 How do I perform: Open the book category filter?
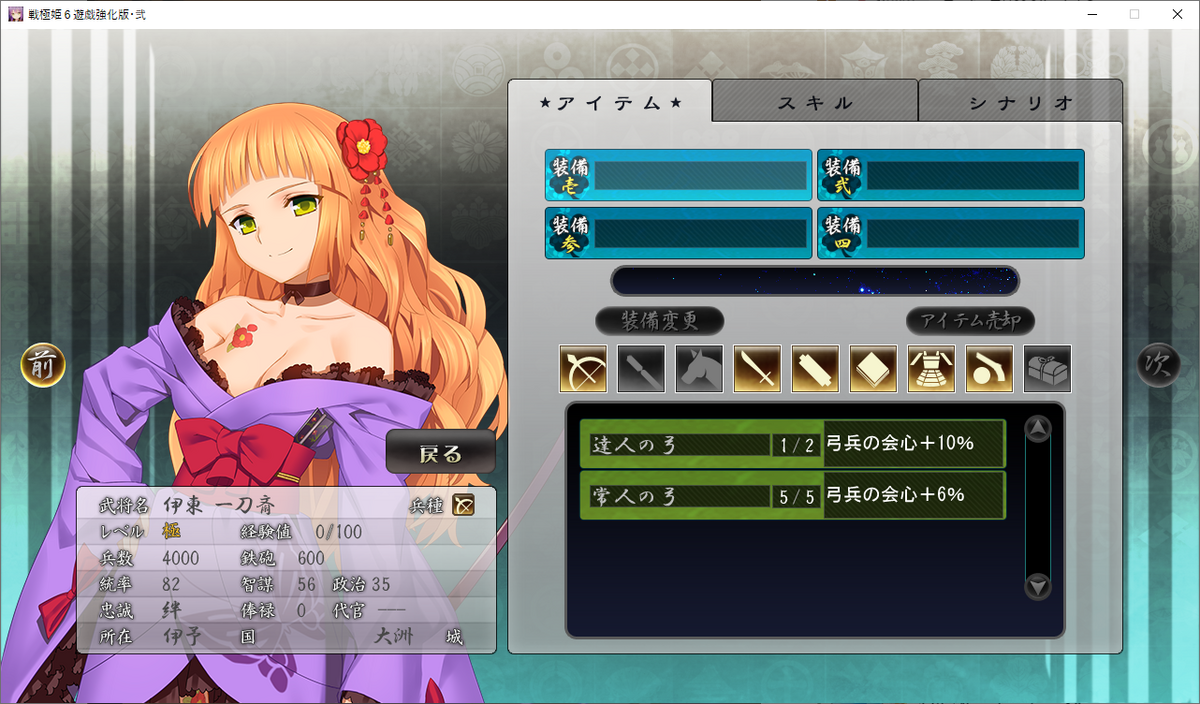[x=873, y=369]
